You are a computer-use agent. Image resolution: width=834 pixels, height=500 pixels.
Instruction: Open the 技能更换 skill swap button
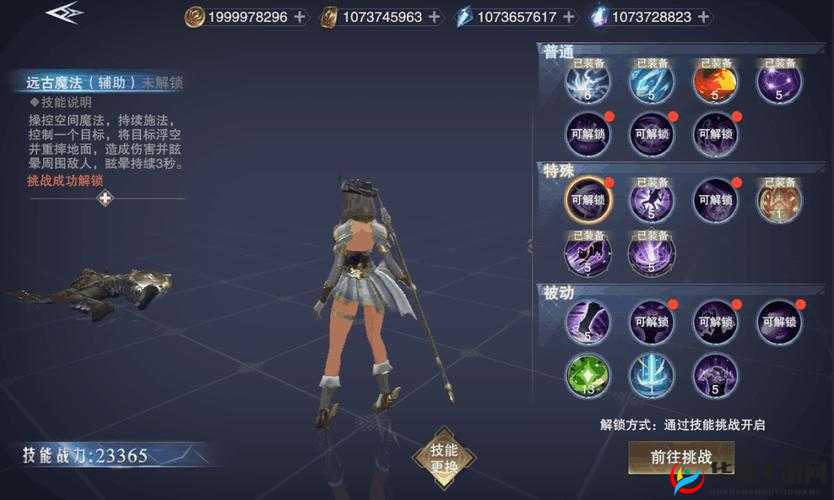pyautogui.click(x=443, y=458)
